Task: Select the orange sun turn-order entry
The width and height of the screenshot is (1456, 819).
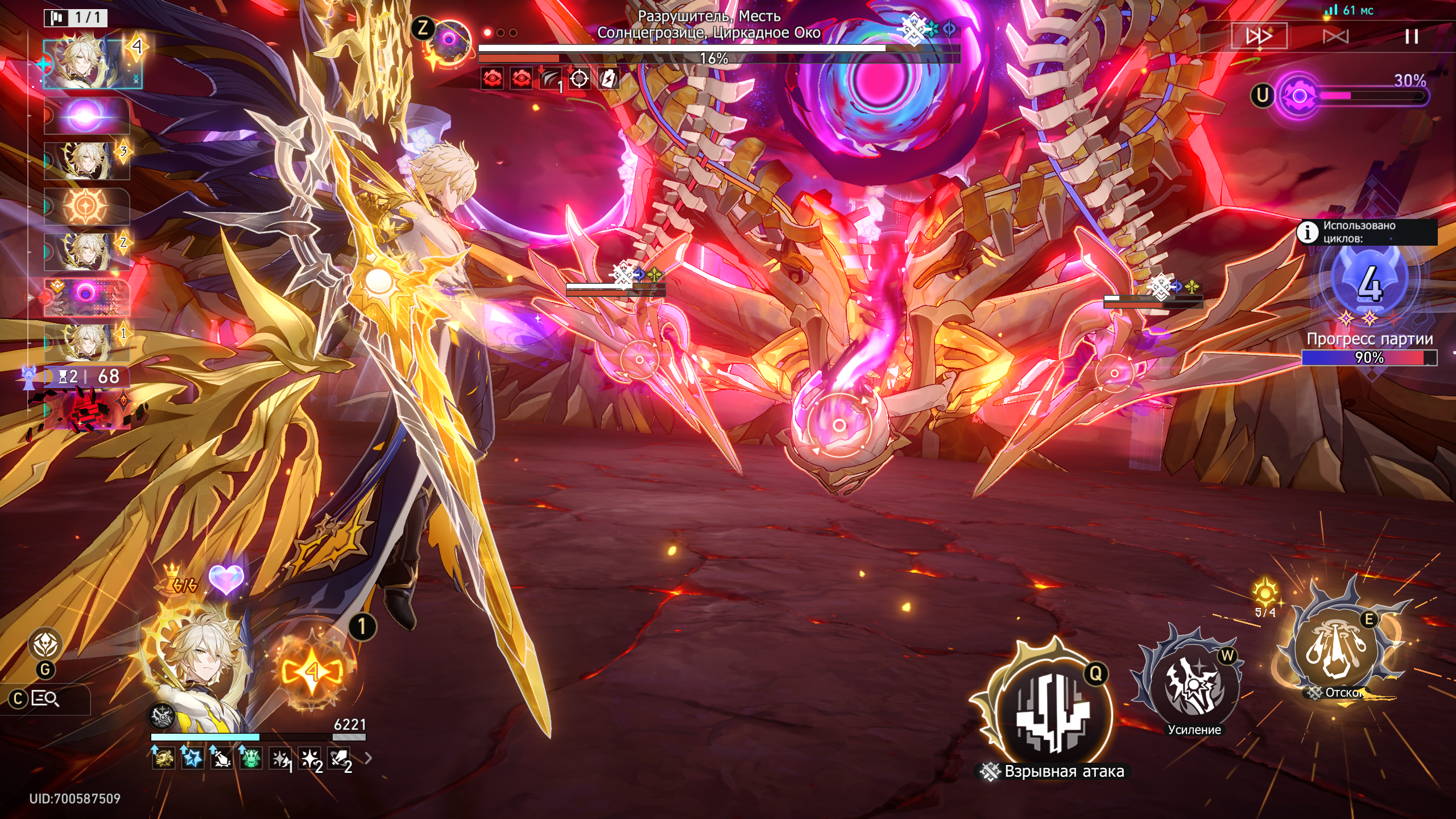Action: (87, 205)
